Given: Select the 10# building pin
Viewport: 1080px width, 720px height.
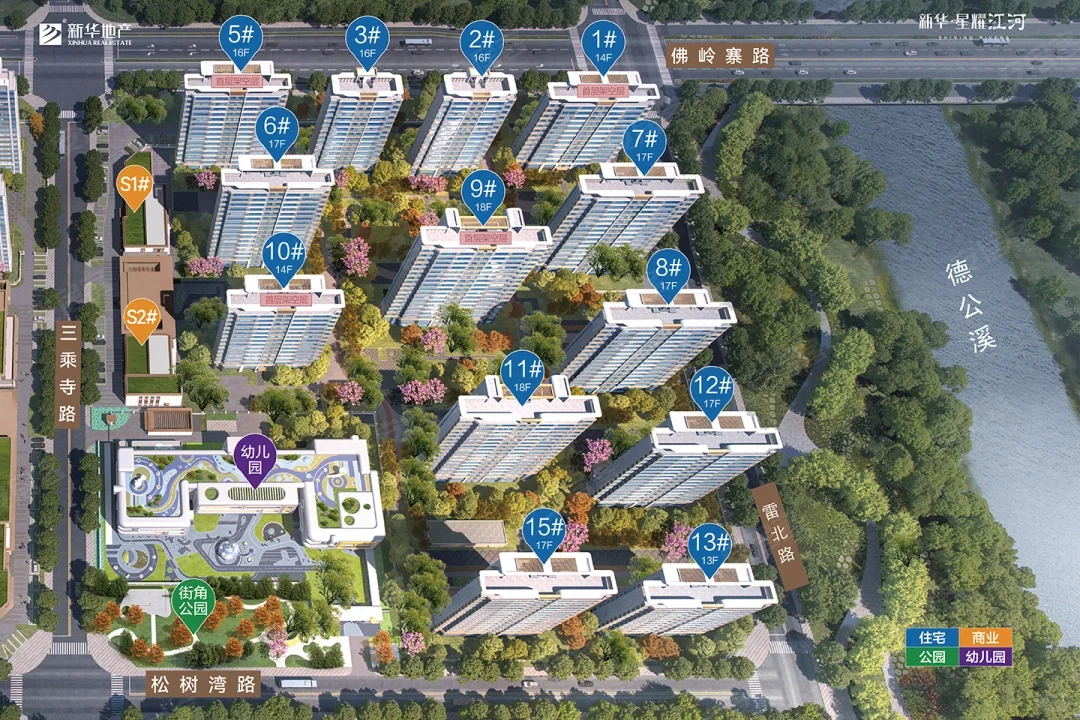Looking at the screenshot, I should pyautogui.click(x=284, y=255).
